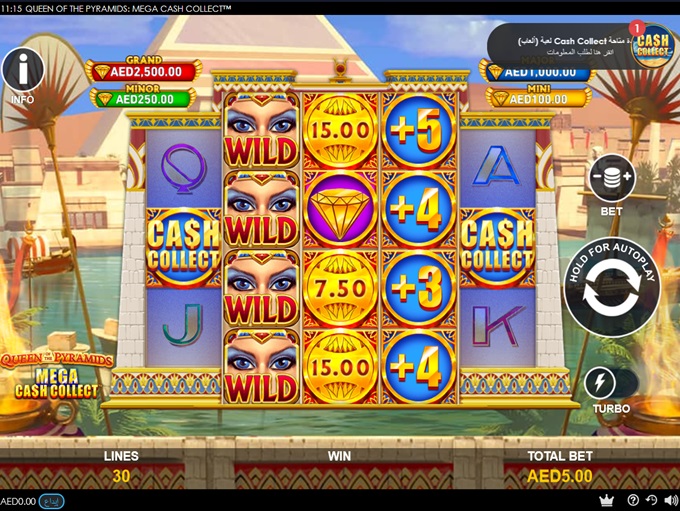680x511 pixels.
Task: Open the BET coin stack settings
Action: coord(611,179)
